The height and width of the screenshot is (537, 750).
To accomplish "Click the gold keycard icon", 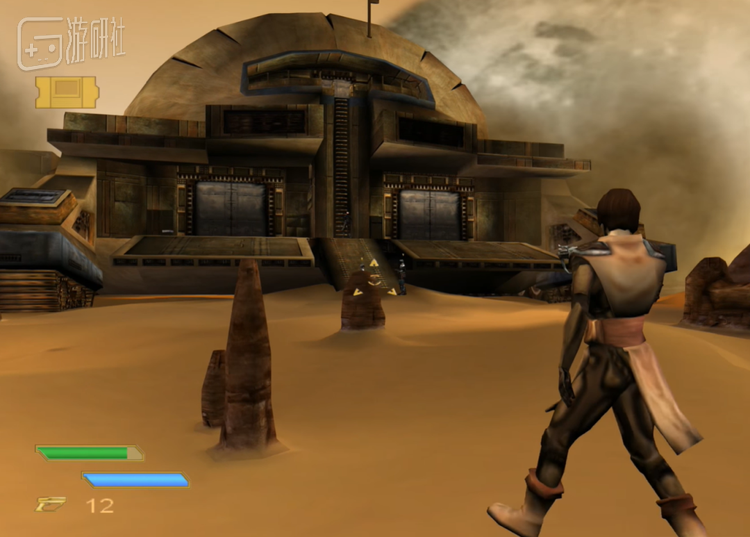I will point(67,92).
